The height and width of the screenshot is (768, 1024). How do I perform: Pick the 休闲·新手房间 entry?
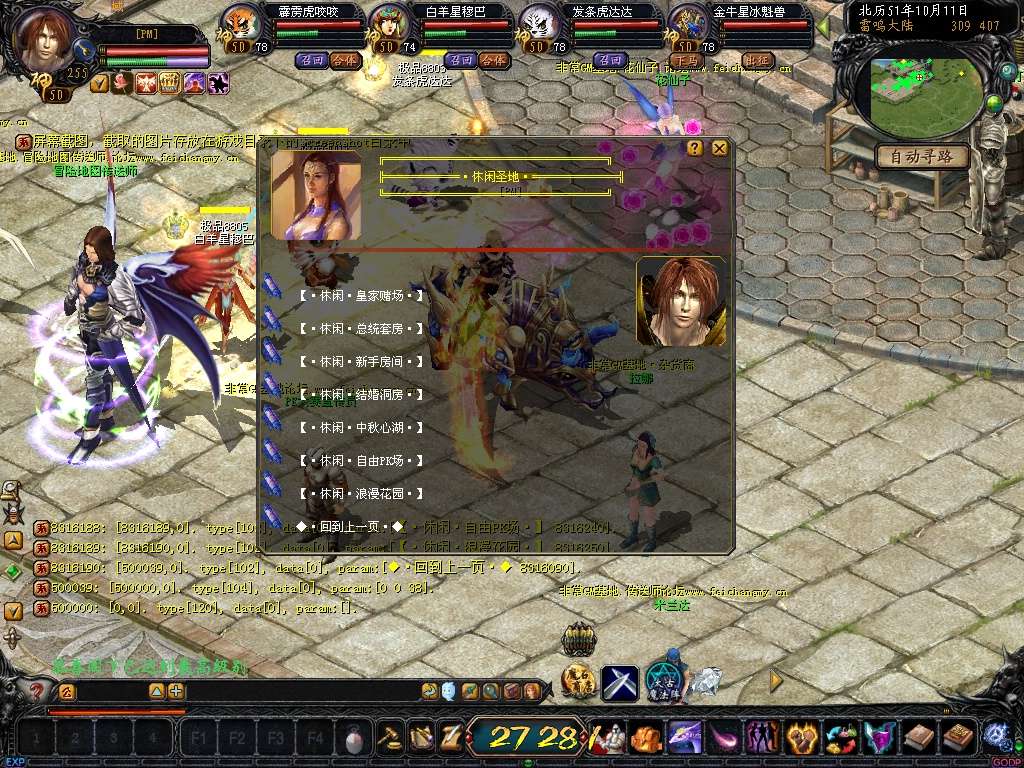pos(361,362)
